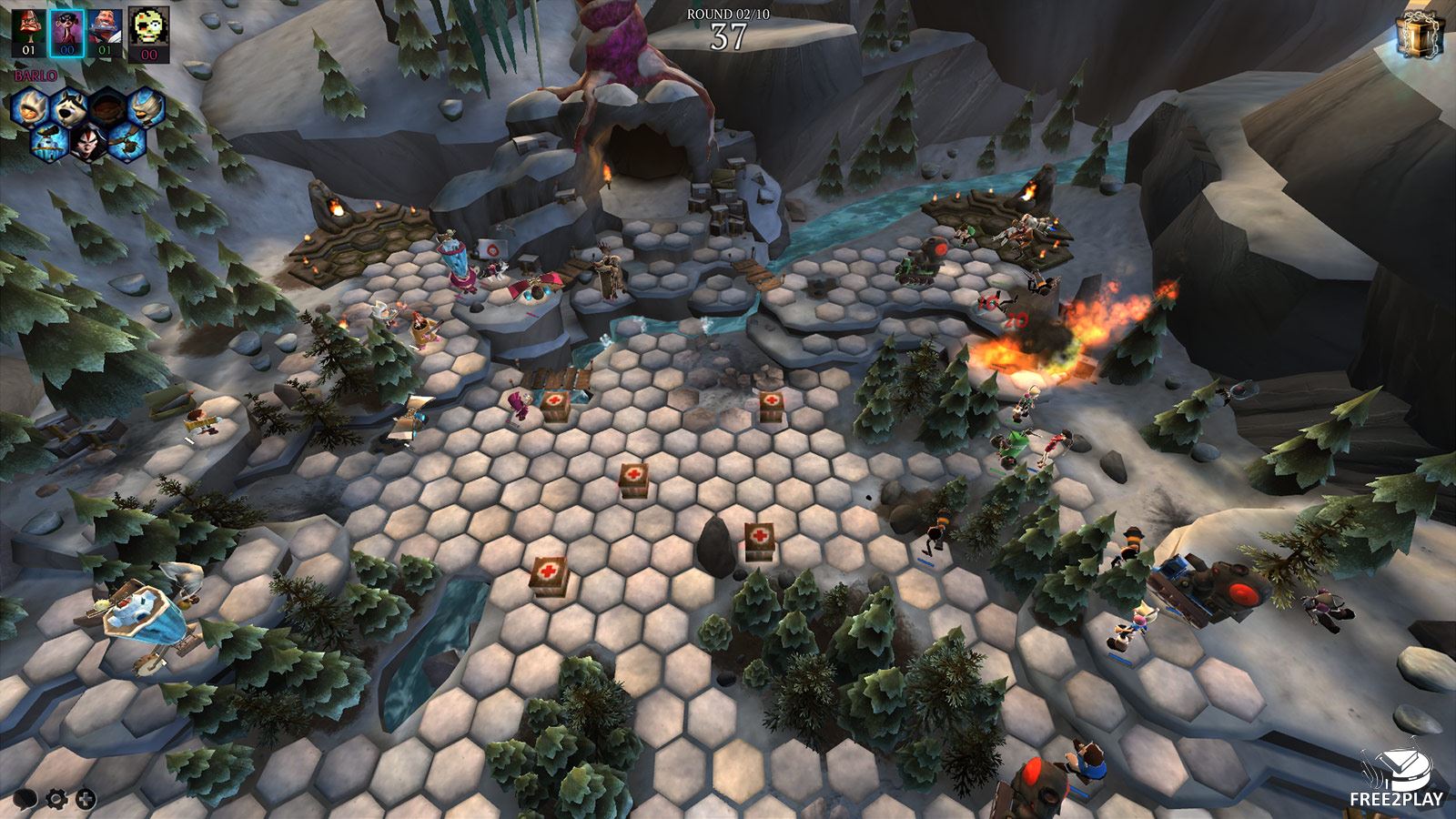Open settings with the gear icon
1456x819 pixels.
click(x=56, y=799)
